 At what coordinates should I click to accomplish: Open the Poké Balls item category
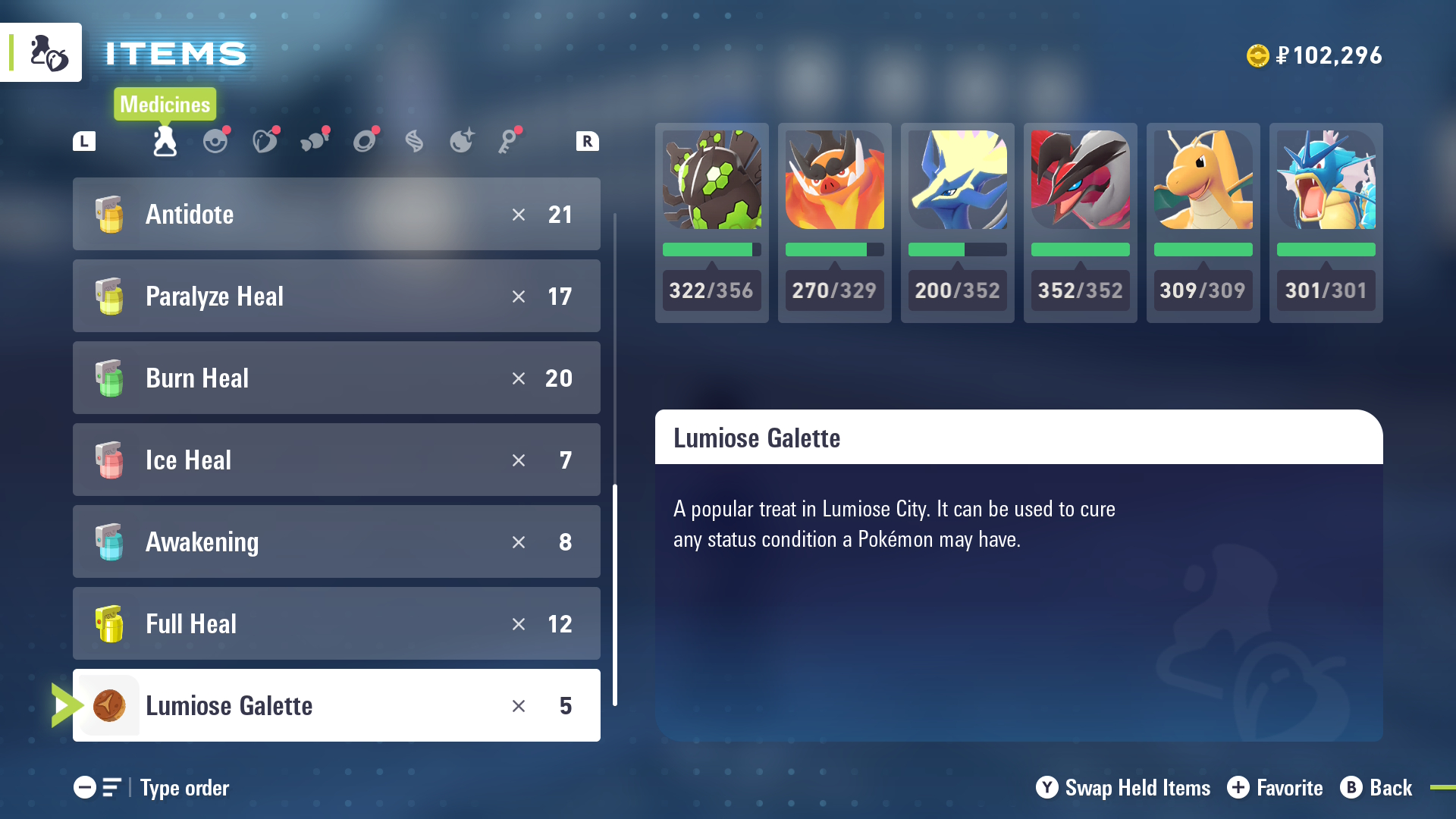pyautogui.click(x=216, y=142)
